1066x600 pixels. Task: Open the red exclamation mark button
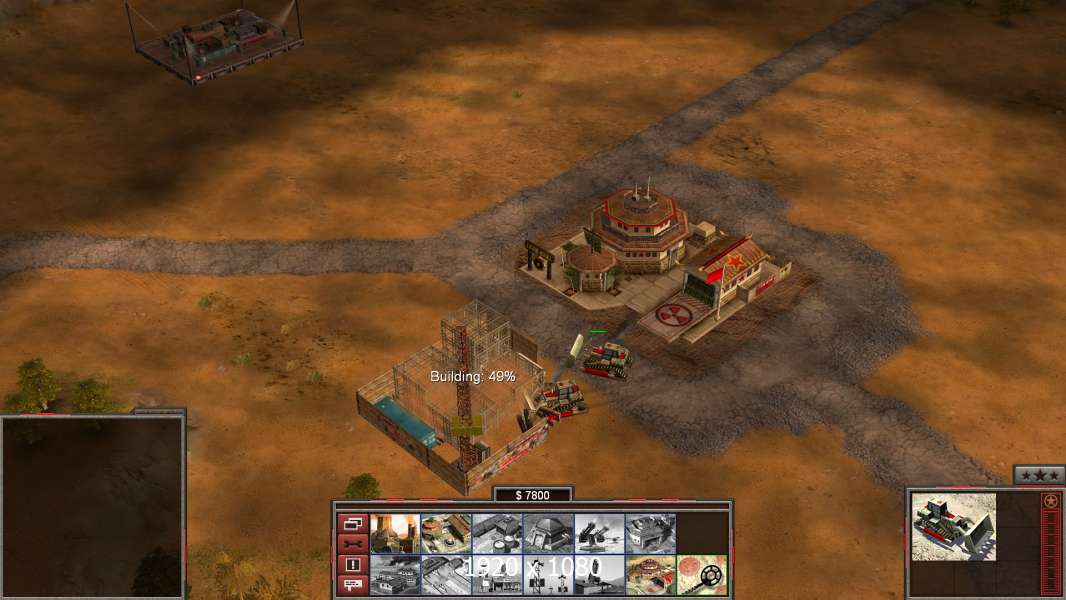pyautogui.click(x=352, y=565)
